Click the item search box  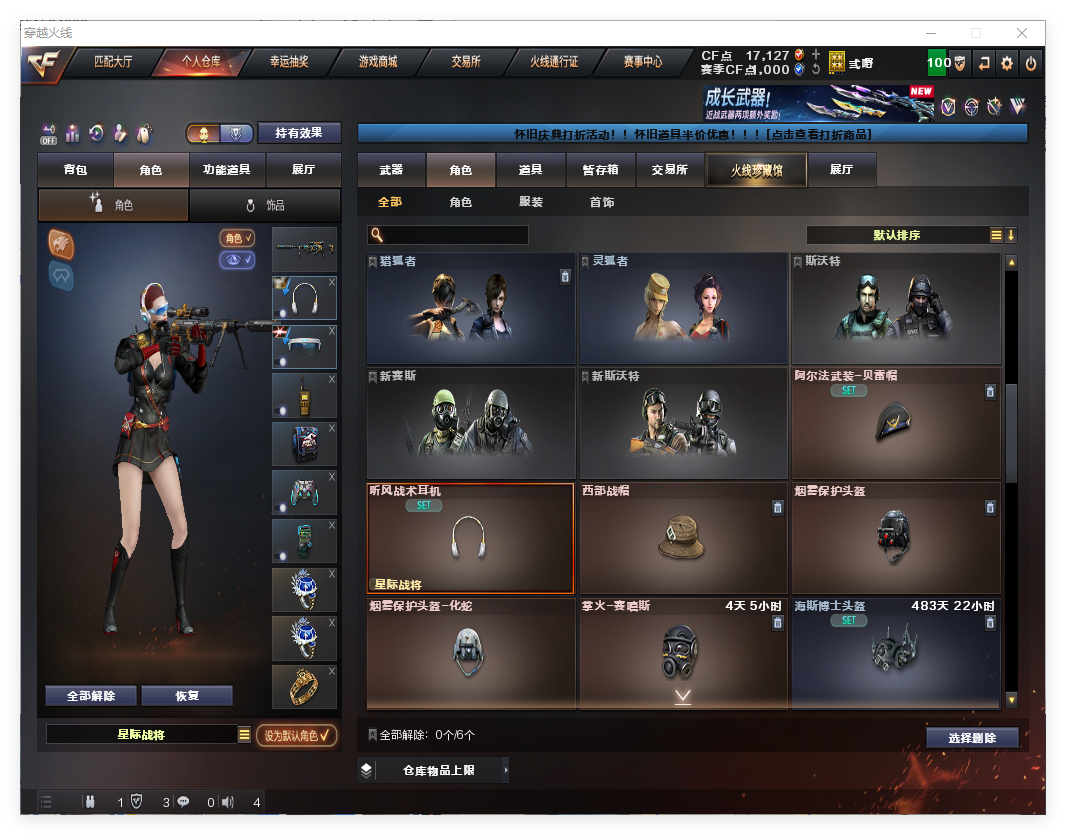455,235
